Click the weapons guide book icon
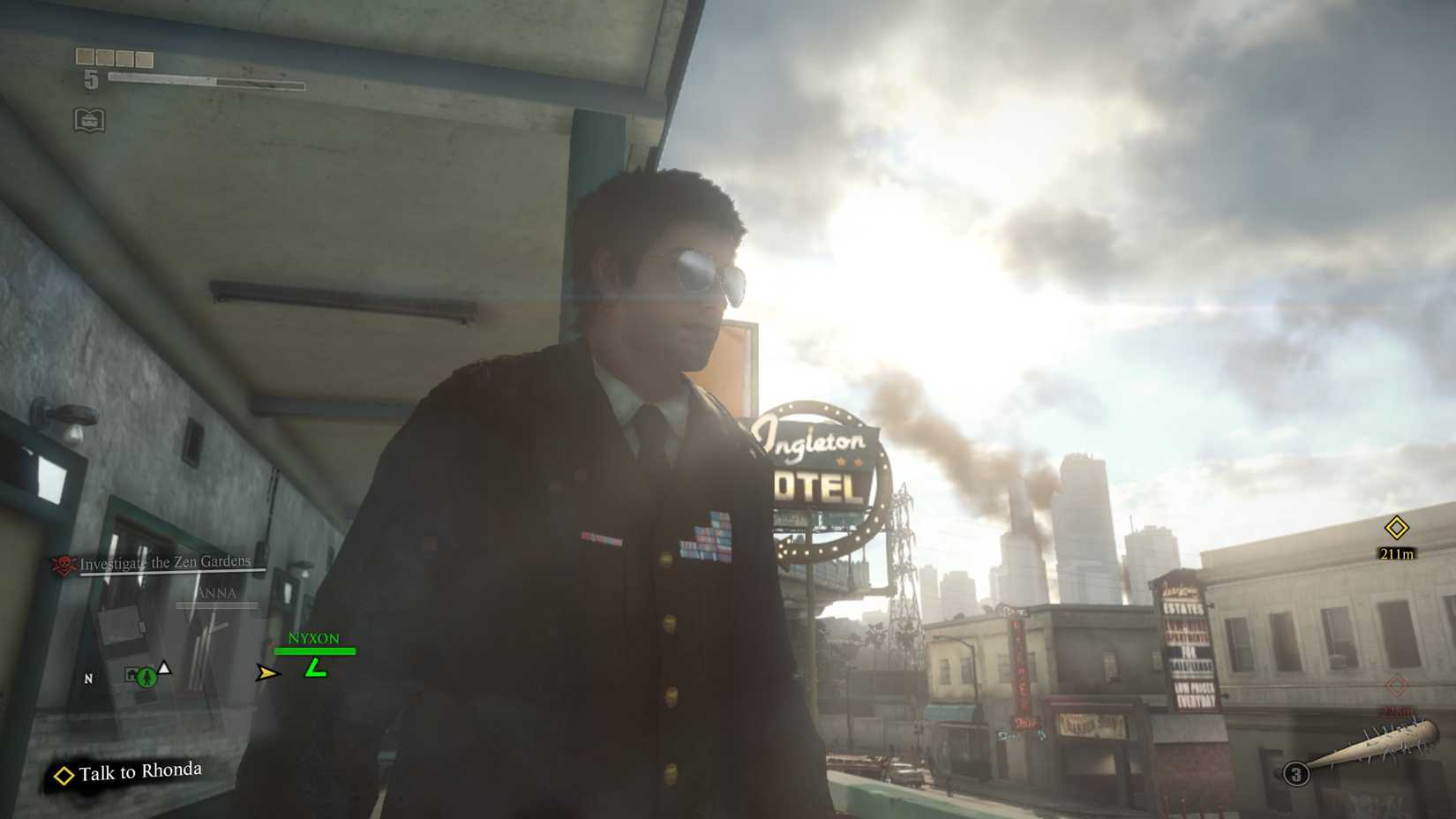The width and height of the screenshot is (1456, 819). (x=89, y=121)
